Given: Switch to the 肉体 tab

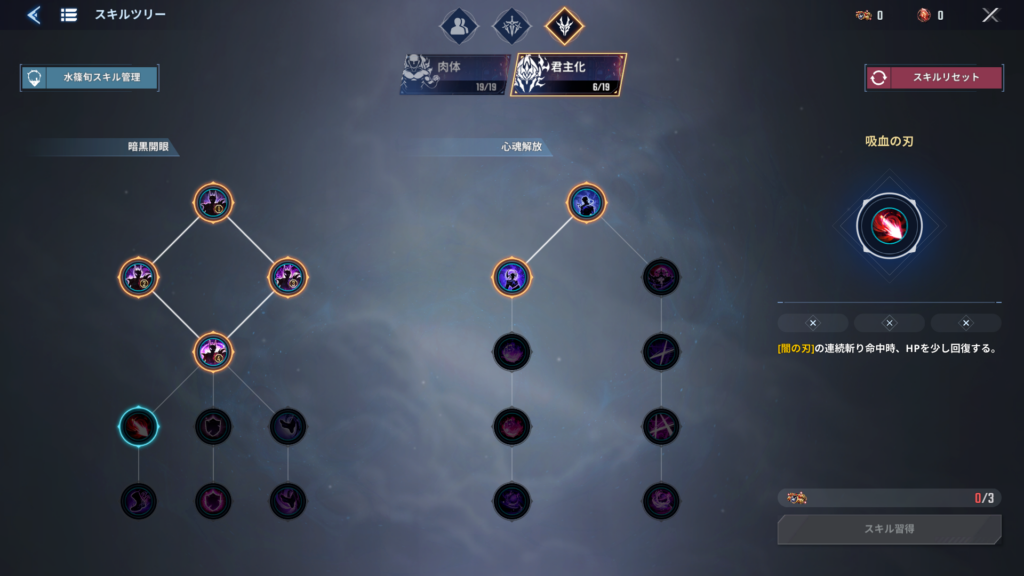Looking at the screenshot, I should pyautogui.click(x=455, y=75).
